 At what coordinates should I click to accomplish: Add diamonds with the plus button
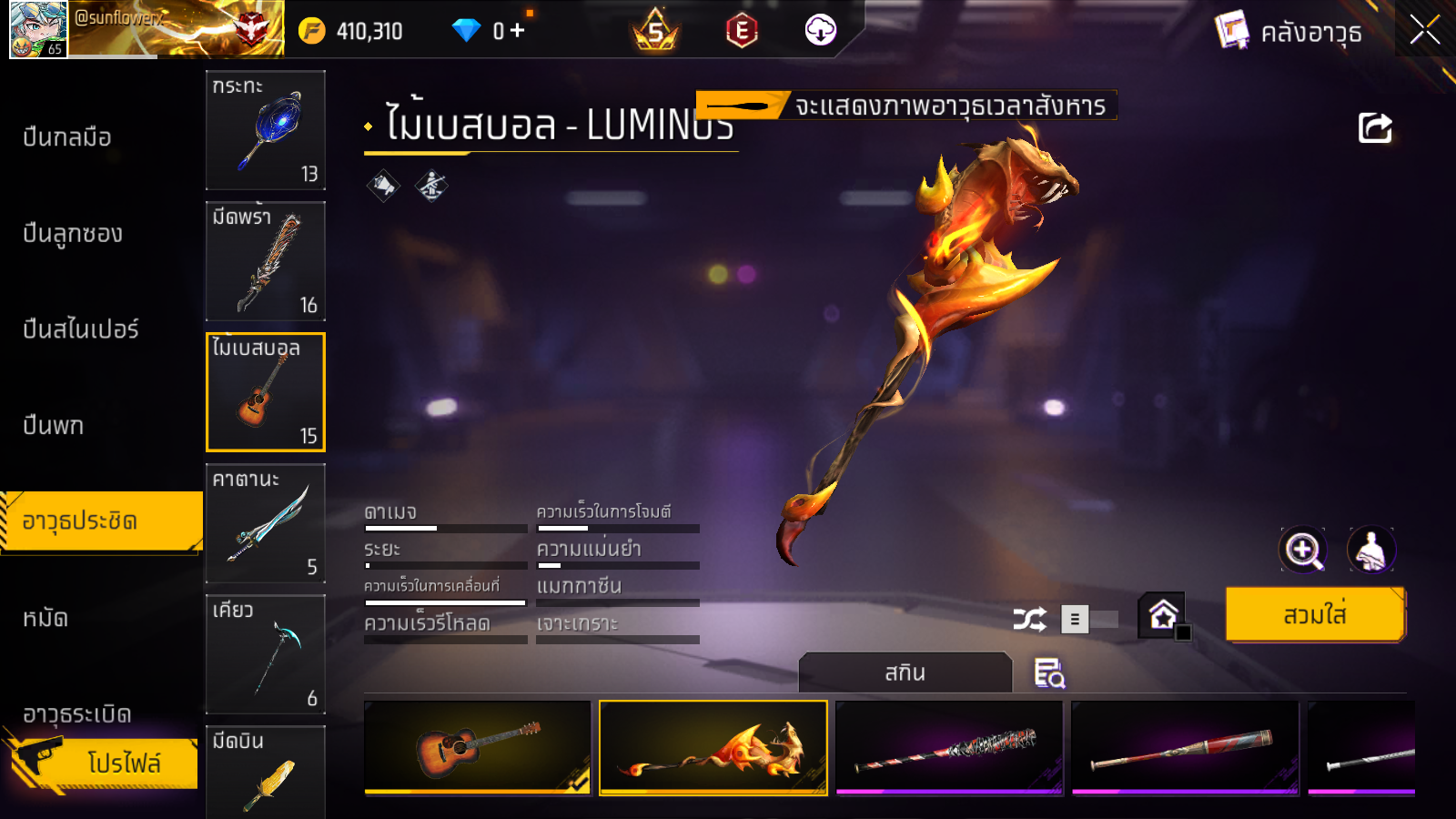pos(518,31)
